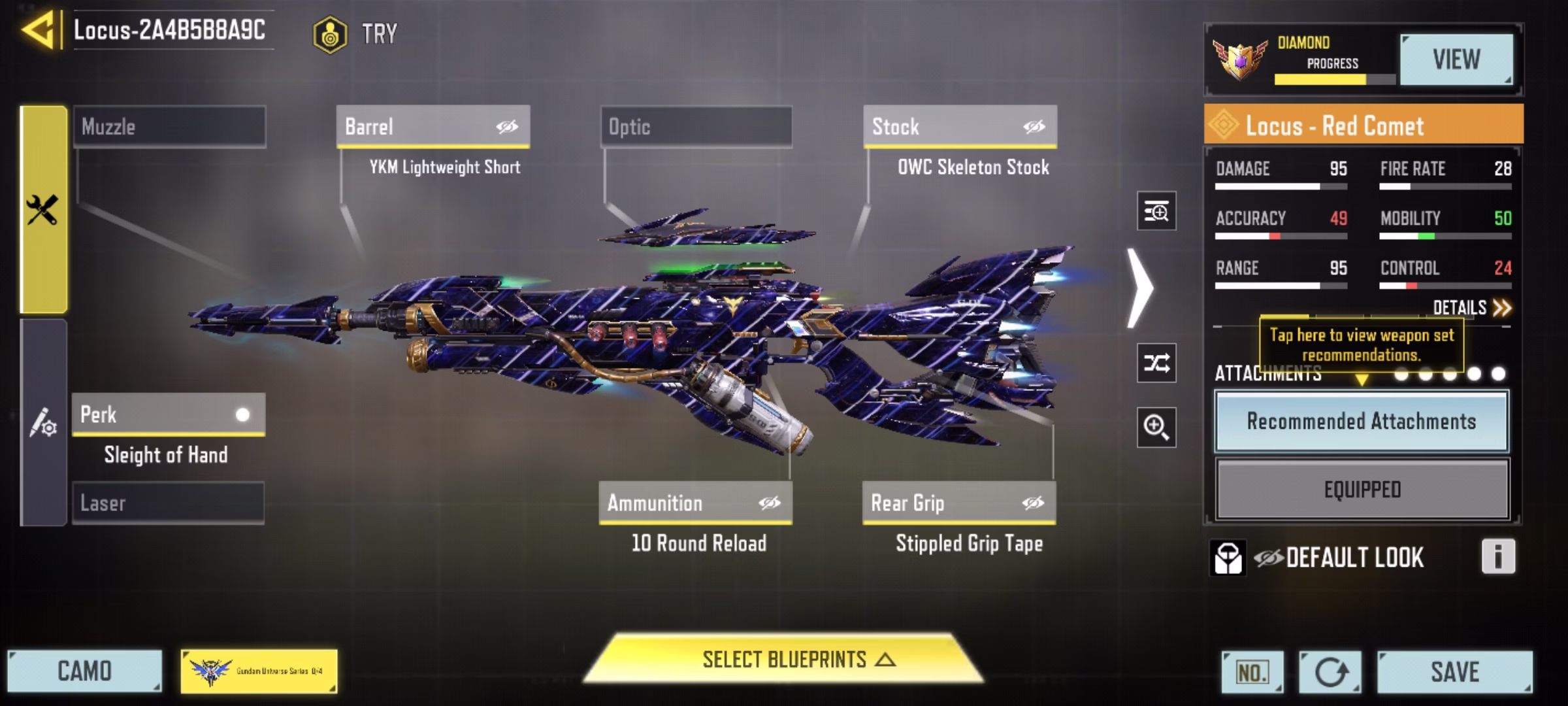Open the Muzzle attachment slot
This screenshot has width=1568, height=706.
tap(169, 126)
